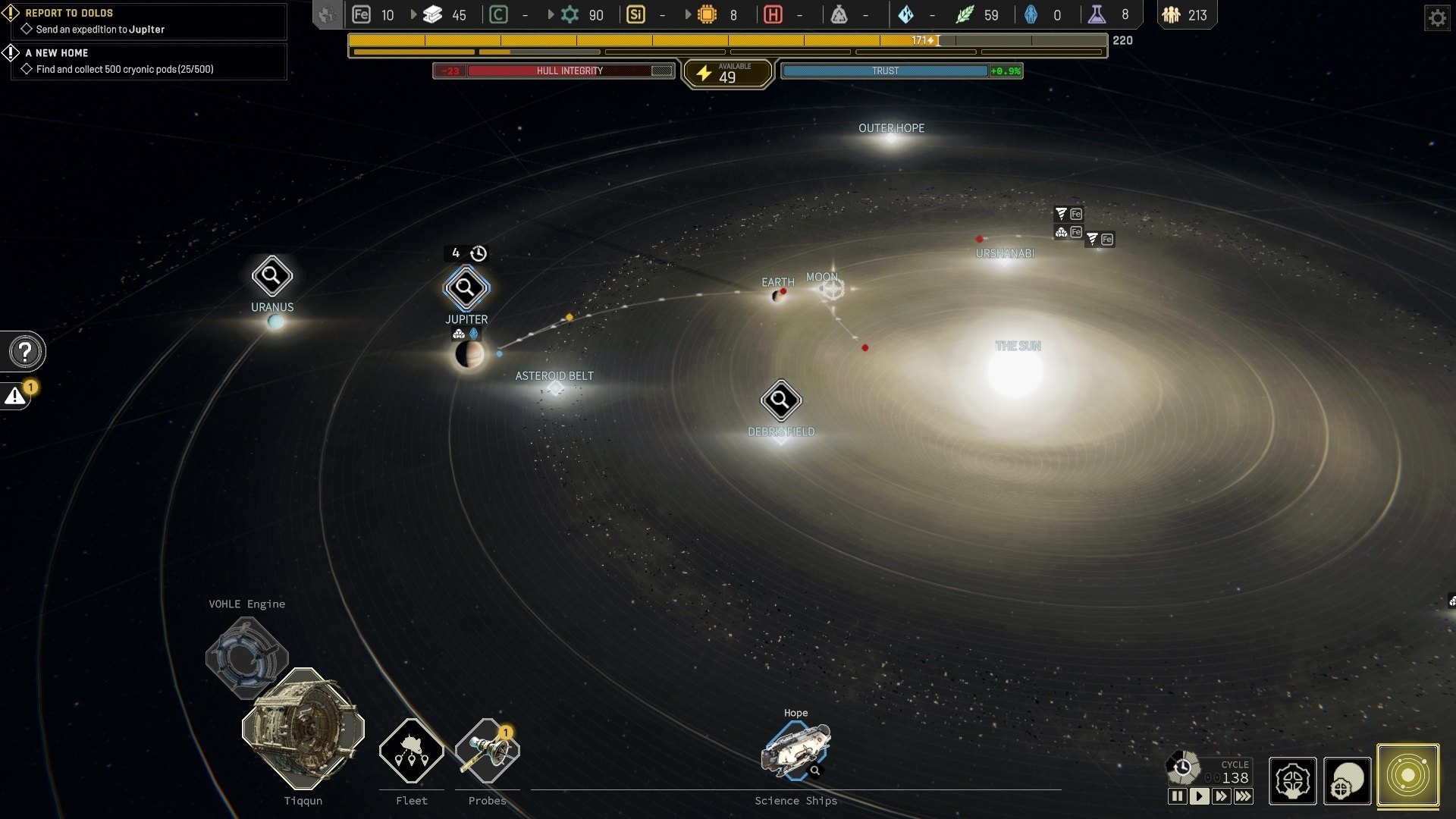The height and width of the screenshot is (819, 1456).
Task: Switch to the station interior view
Action: pos(1292,780)
